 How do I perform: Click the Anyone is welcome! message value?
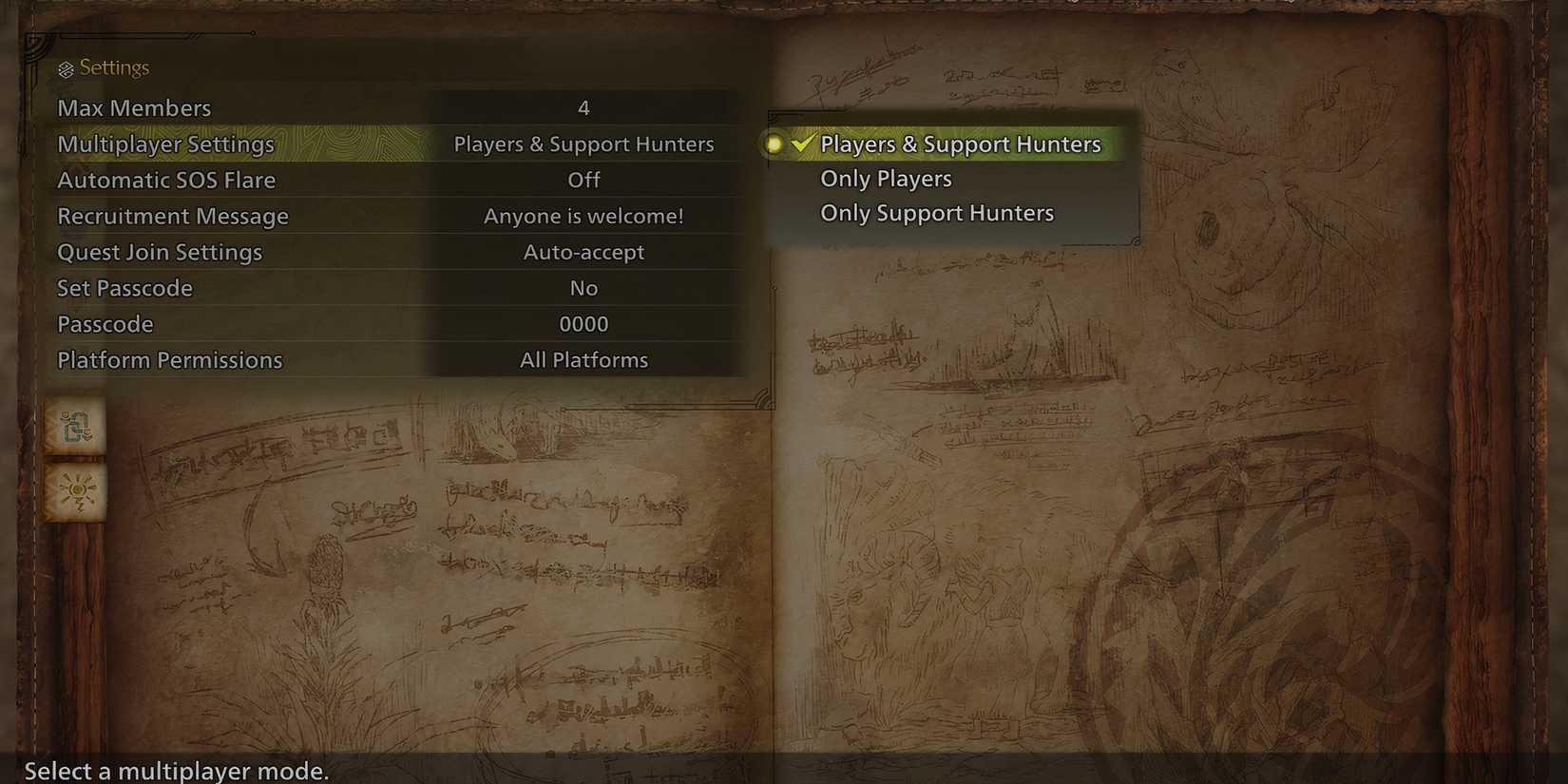pos(583,216)
